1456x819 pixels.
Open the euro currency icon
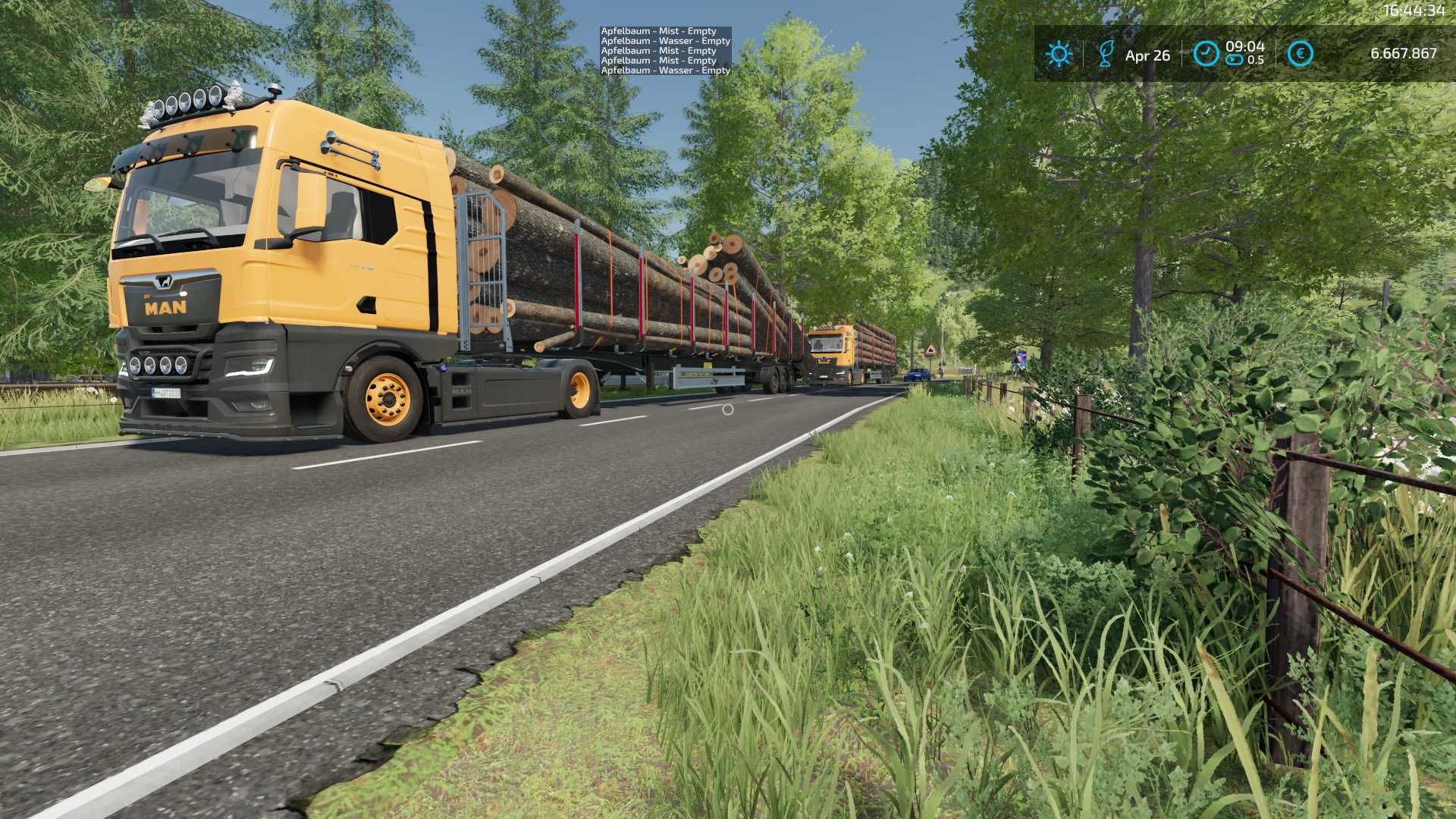tap(1299, 53)
